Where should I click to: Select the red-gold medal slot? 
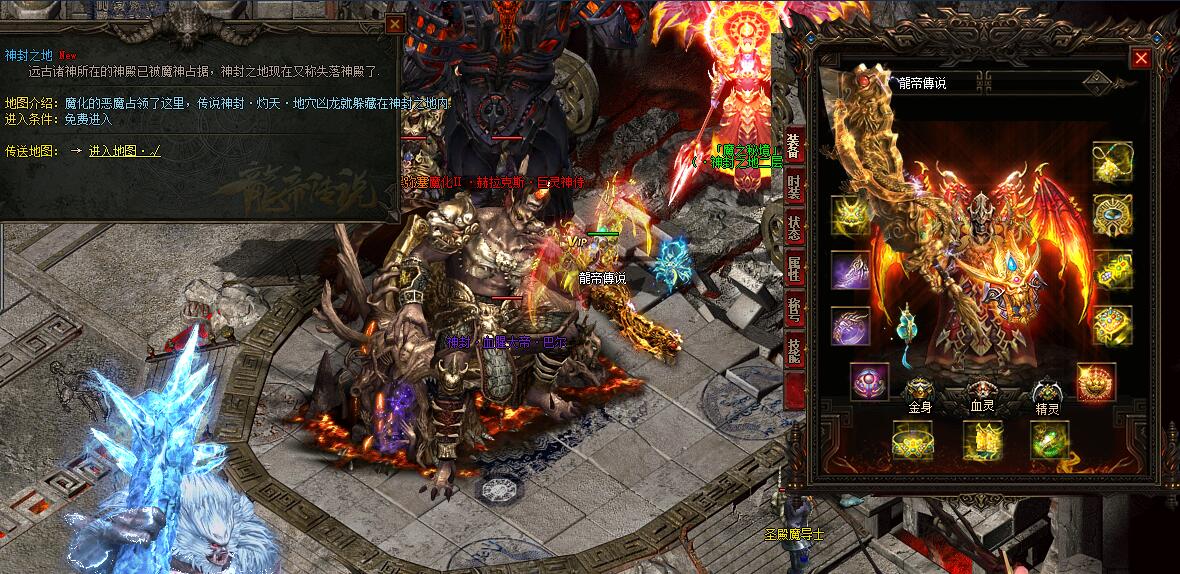pyautogui.click(x=1096, y=382)
